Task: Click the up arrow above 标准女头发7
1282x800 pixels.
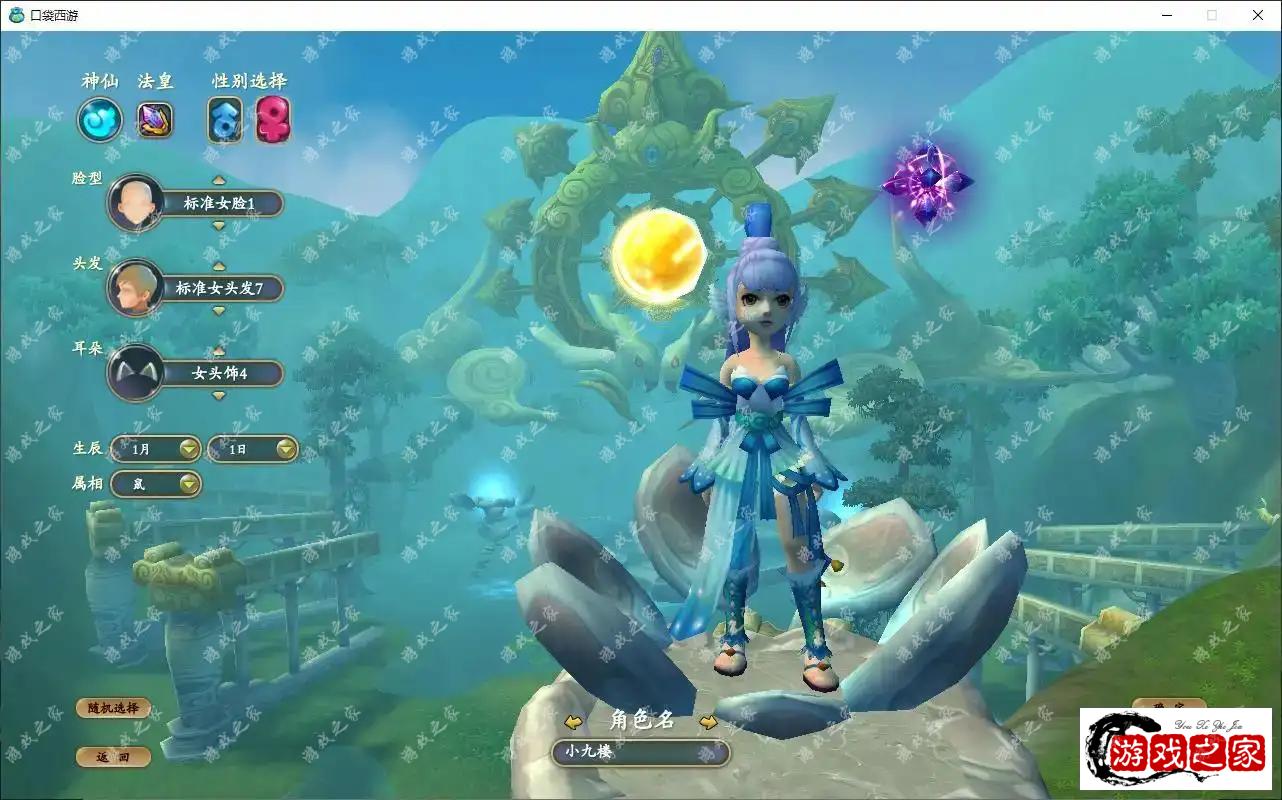Action: 219,266
